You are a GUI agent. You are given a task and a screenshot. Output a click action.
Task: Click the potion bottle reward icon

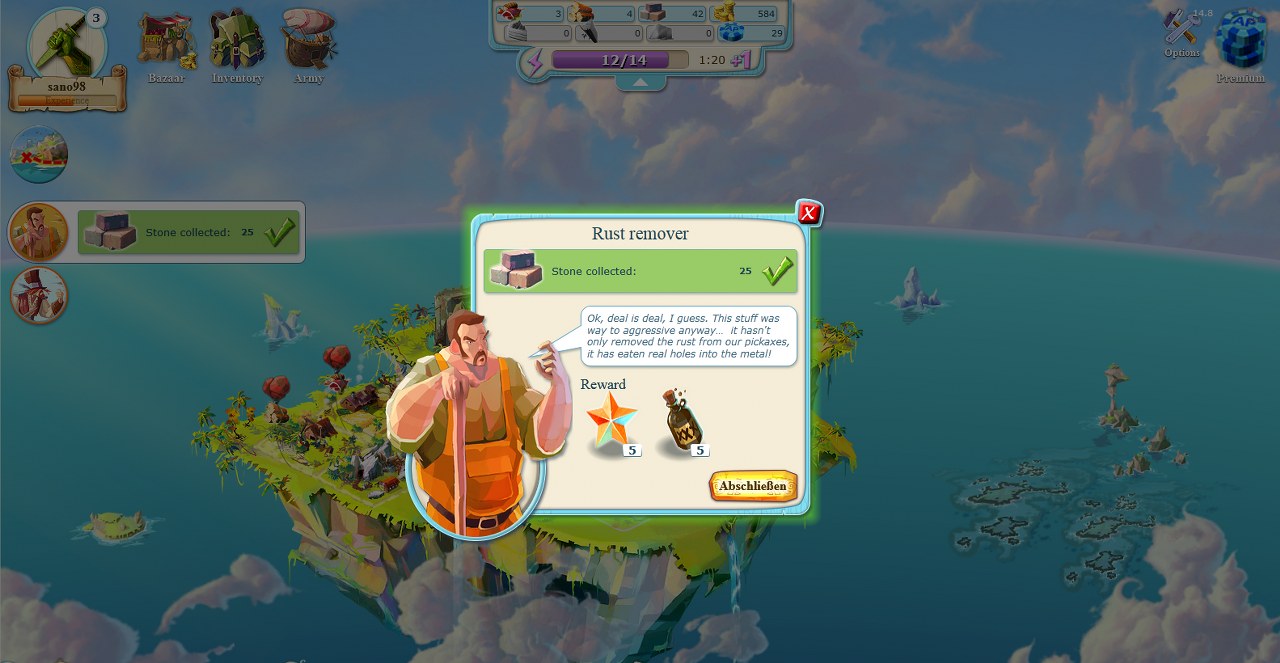(683, 422)
